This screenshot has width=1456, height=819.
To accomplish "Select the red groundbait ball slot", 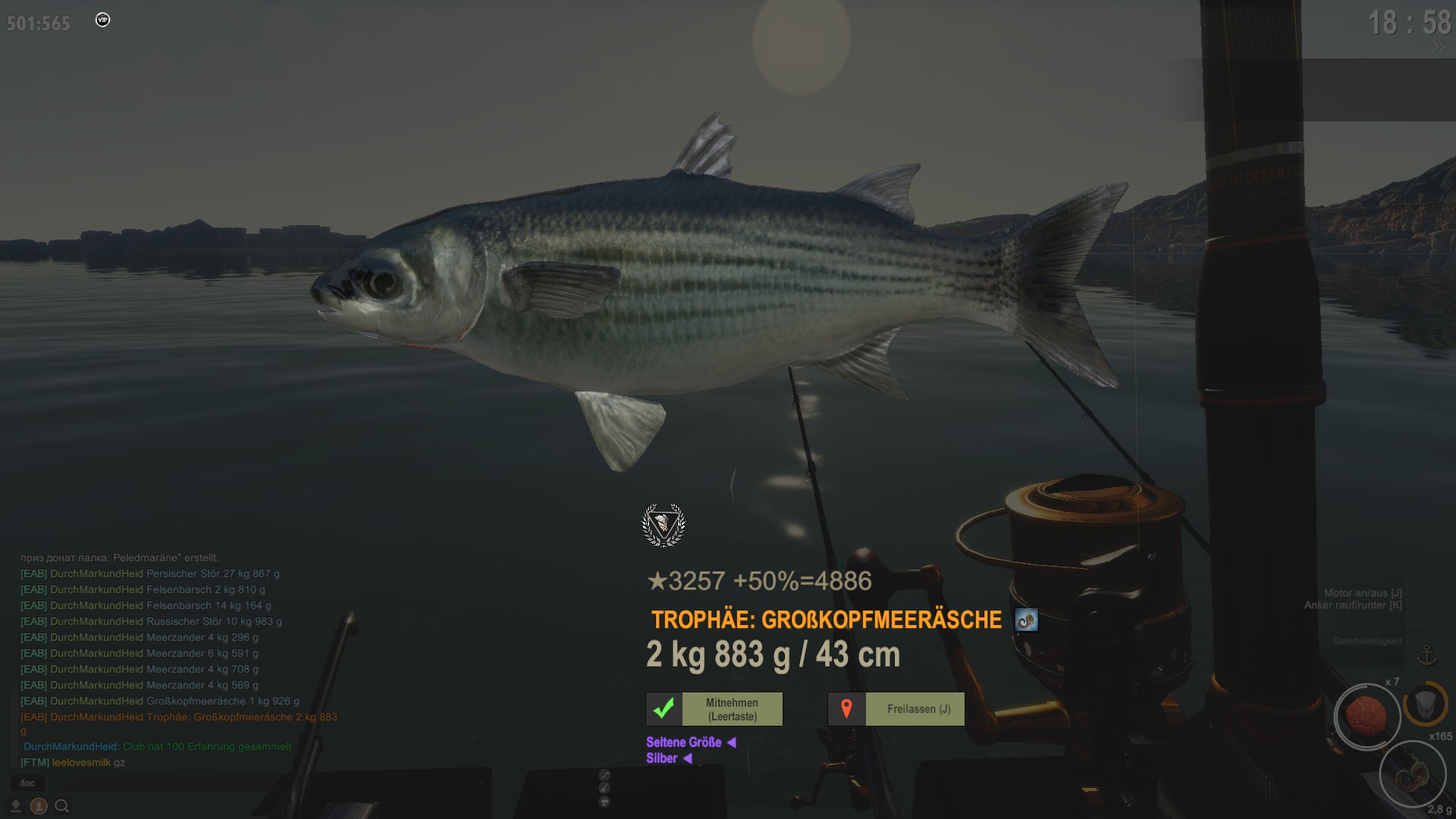I will [x=1367, y=716].
